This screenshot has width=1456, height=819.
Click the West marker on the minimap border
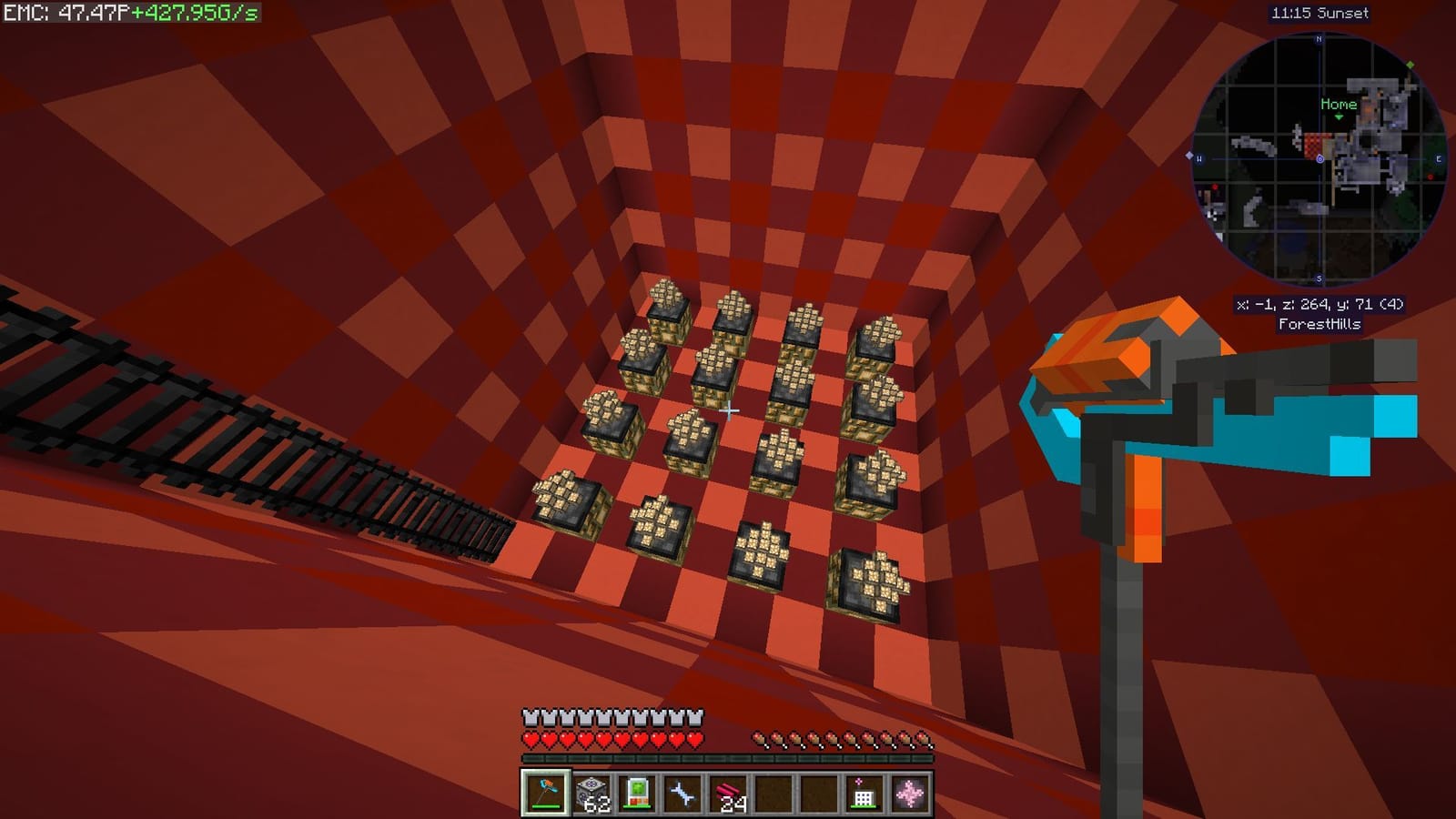click(x=1199, y=157)
